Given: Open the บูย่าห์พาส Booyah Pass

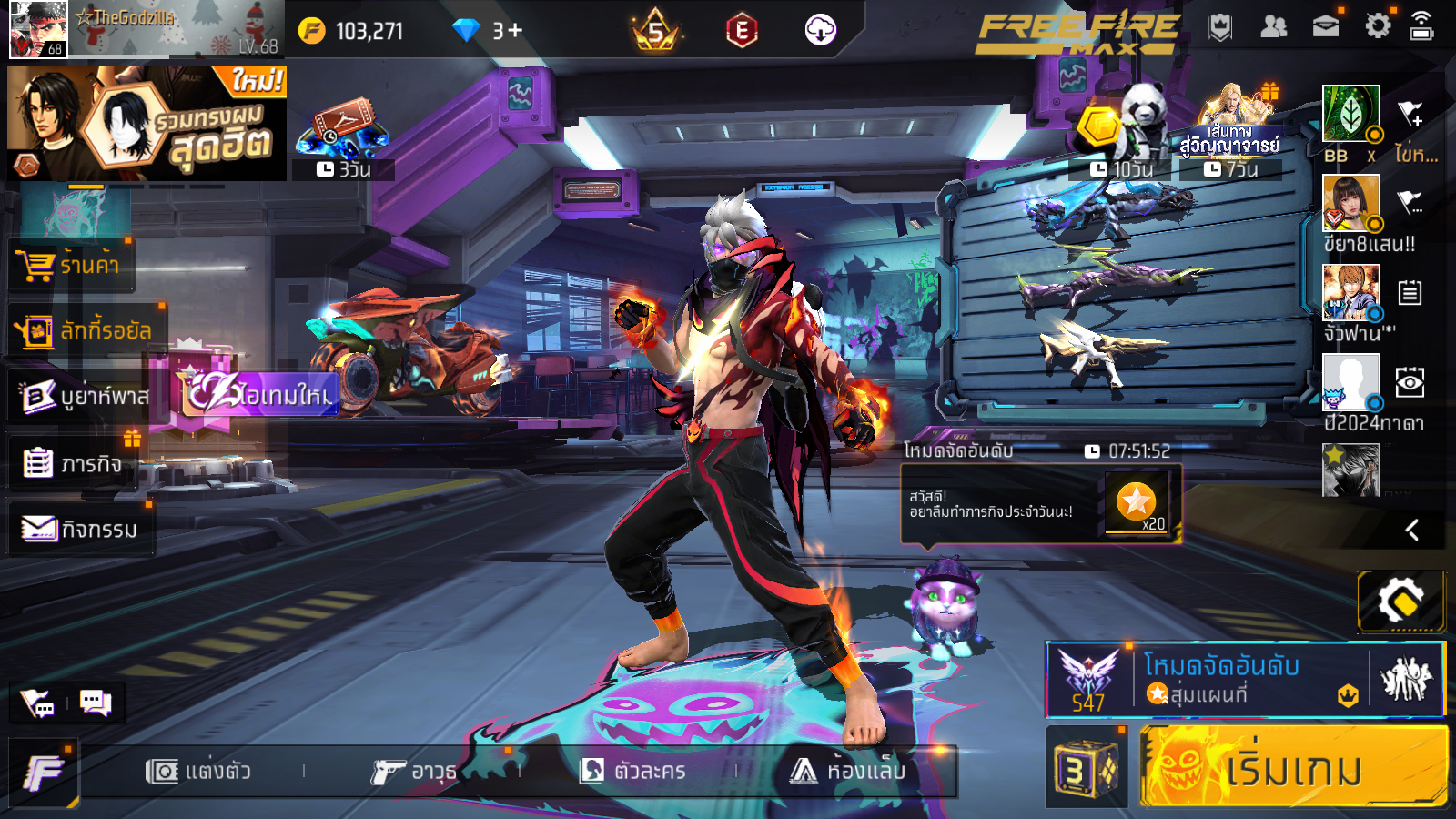Looking at the screenshot, I should (x=85, y=397).
